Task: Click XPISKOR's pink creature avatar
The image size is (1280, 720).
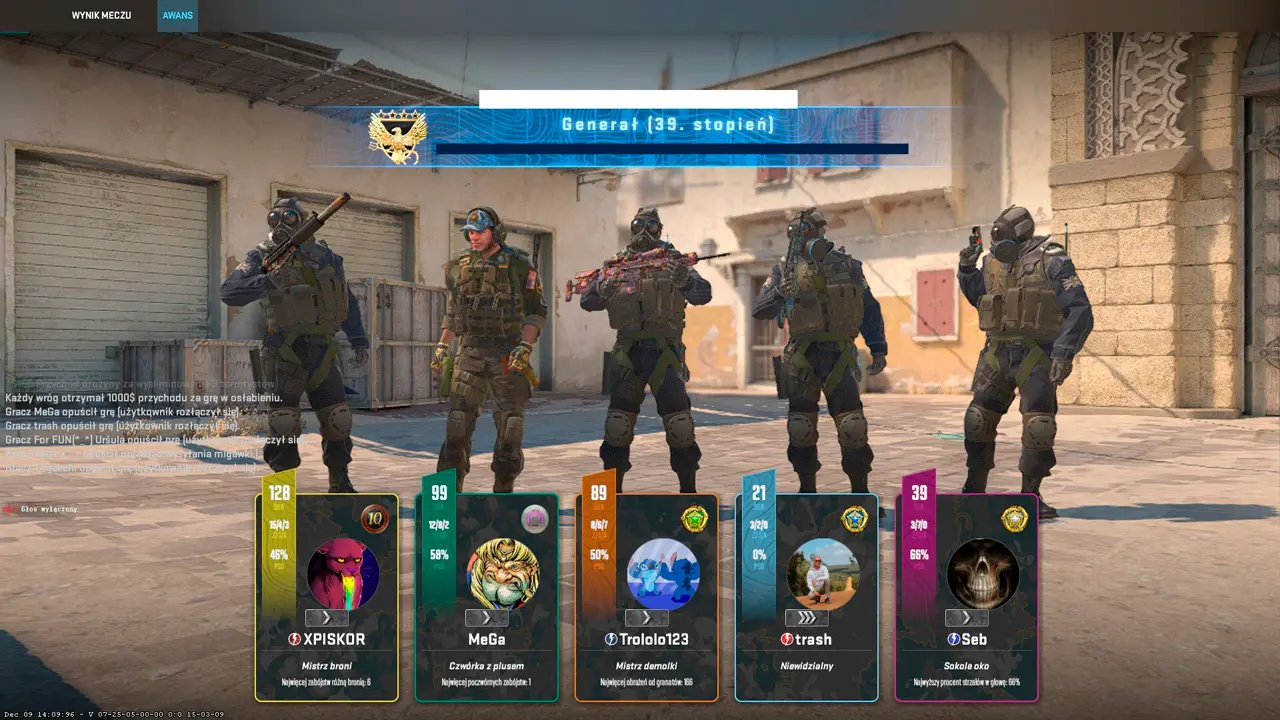Action: pos(343,574)
